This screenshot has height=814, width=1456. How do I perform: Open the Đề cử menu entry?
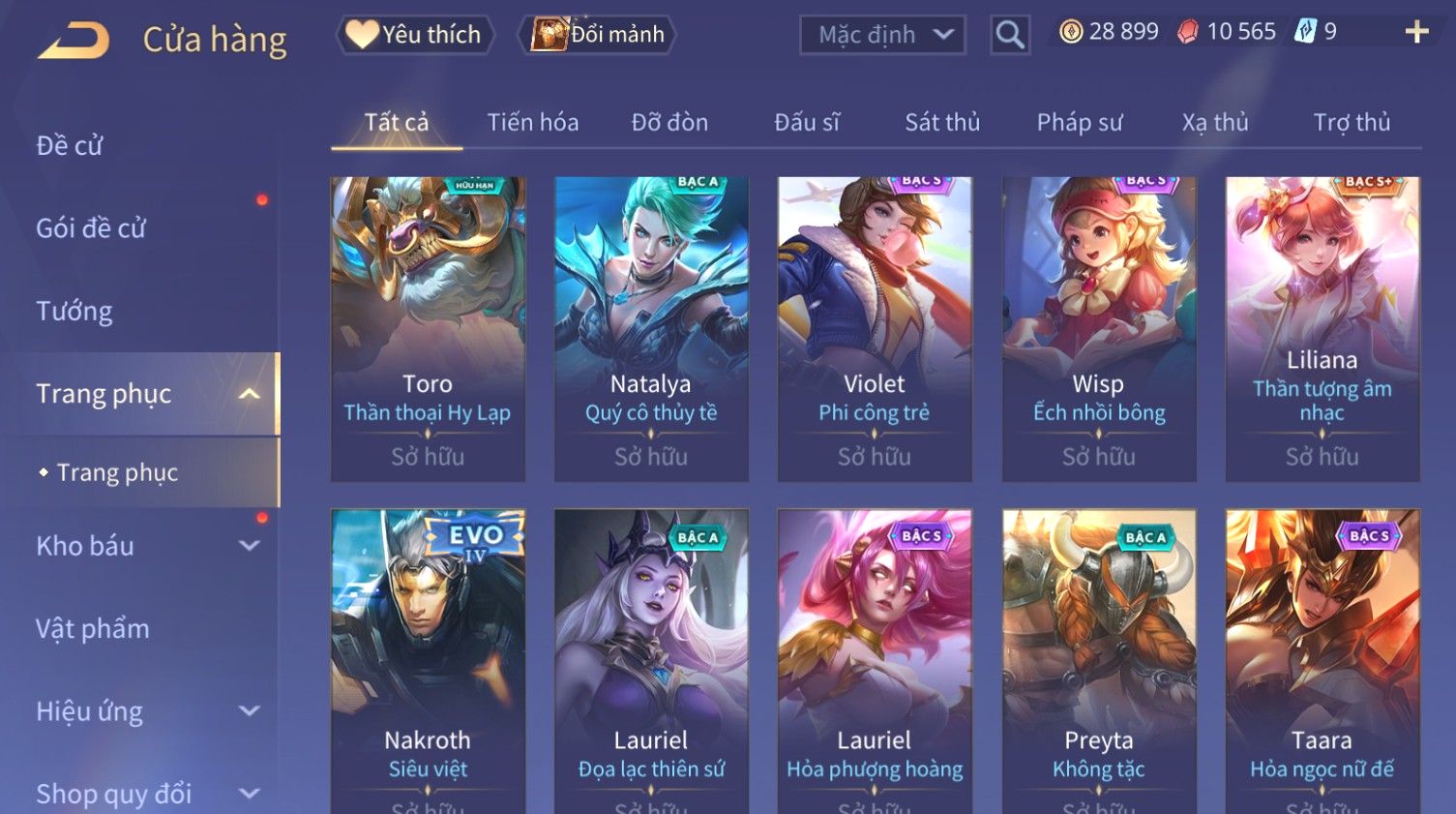coord(70,146)
